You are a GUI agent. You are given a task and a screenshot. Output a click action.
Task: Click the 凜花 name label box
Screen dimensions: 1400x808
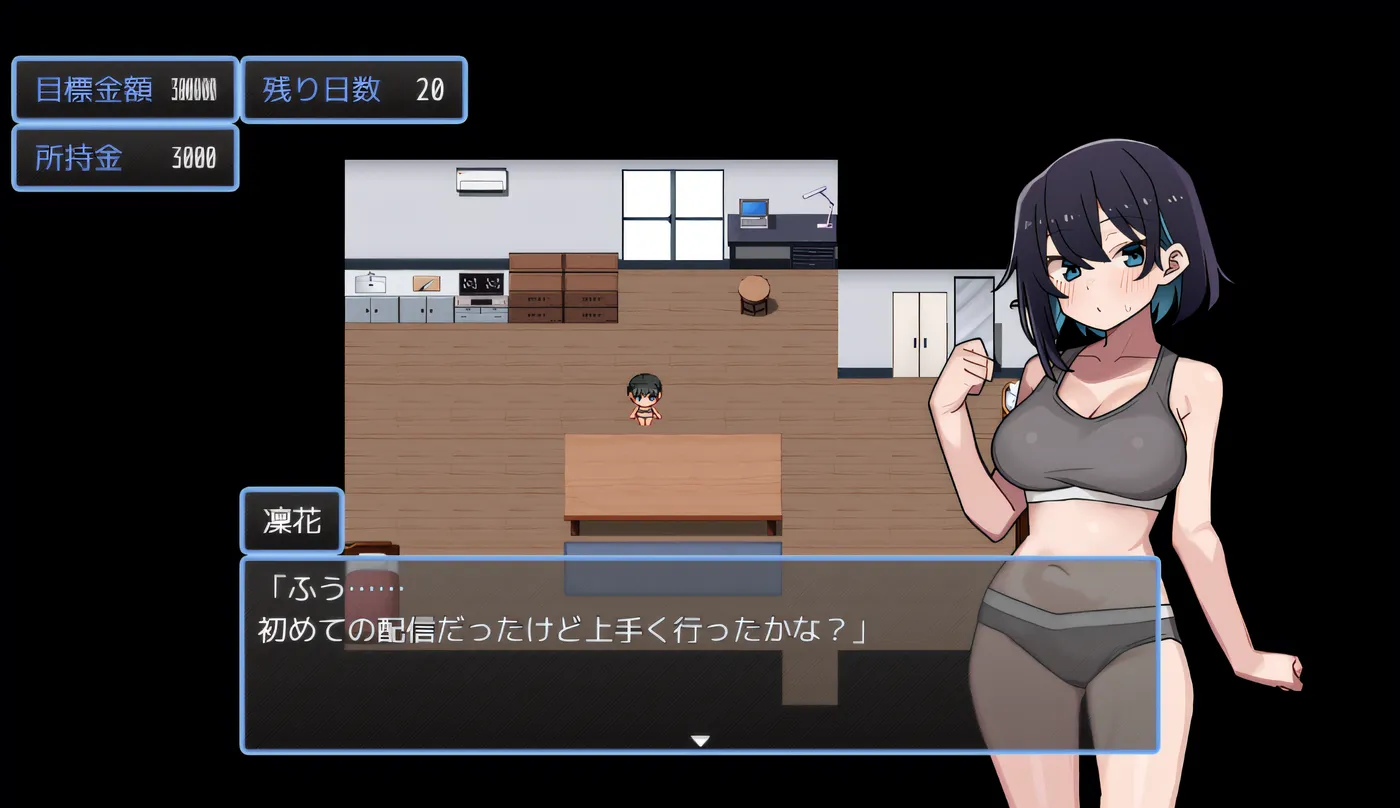click(x=291, y=521)
